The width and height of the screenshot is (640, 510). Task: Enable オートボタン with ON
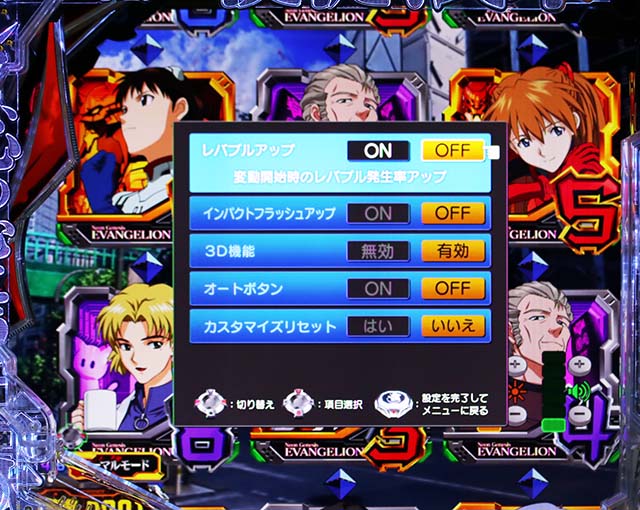click(x=378, y=288)
